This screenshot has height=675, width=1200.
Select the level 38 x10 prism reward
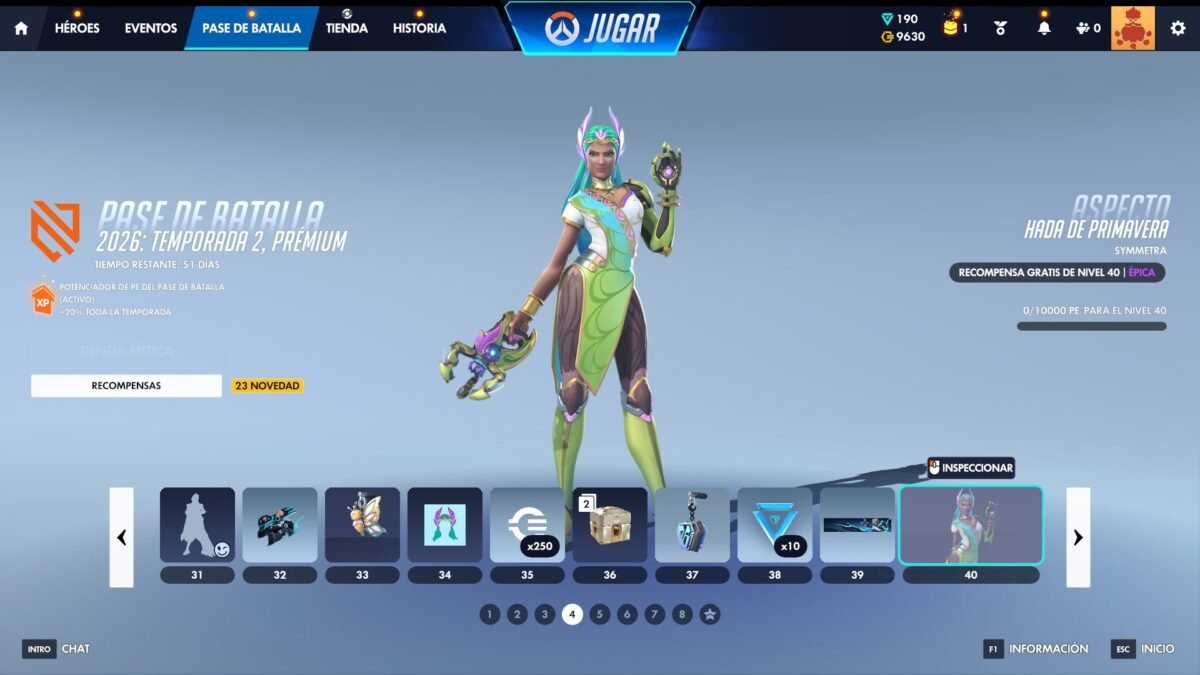pyautogui.click(x=774, y=525)
